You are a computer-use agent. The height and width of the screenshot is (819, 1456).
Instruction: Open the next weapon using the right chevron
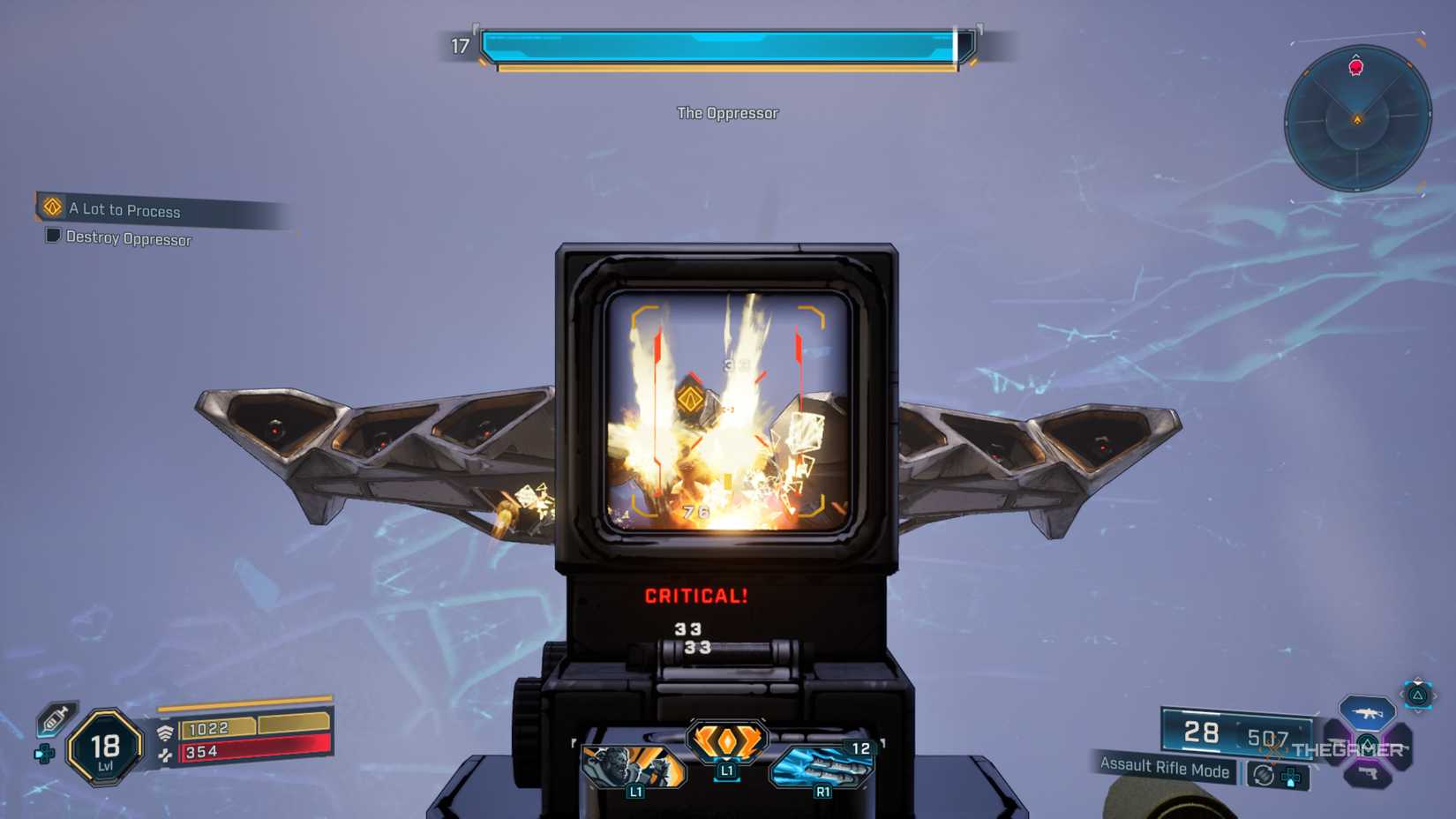1436,695
